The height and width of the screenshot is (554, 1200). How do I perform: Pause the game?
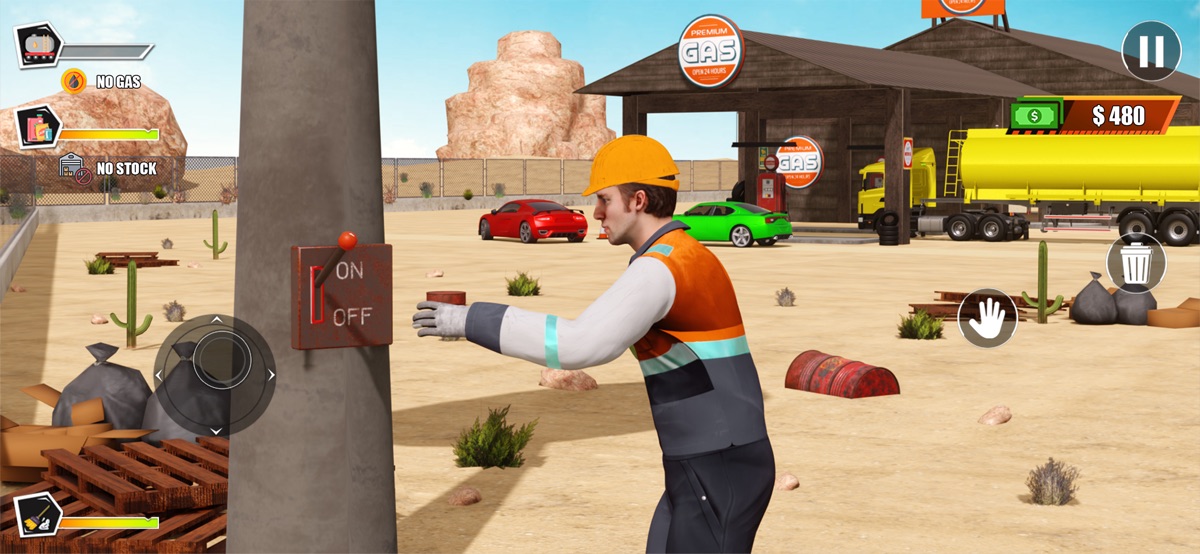coord(1151,51)
